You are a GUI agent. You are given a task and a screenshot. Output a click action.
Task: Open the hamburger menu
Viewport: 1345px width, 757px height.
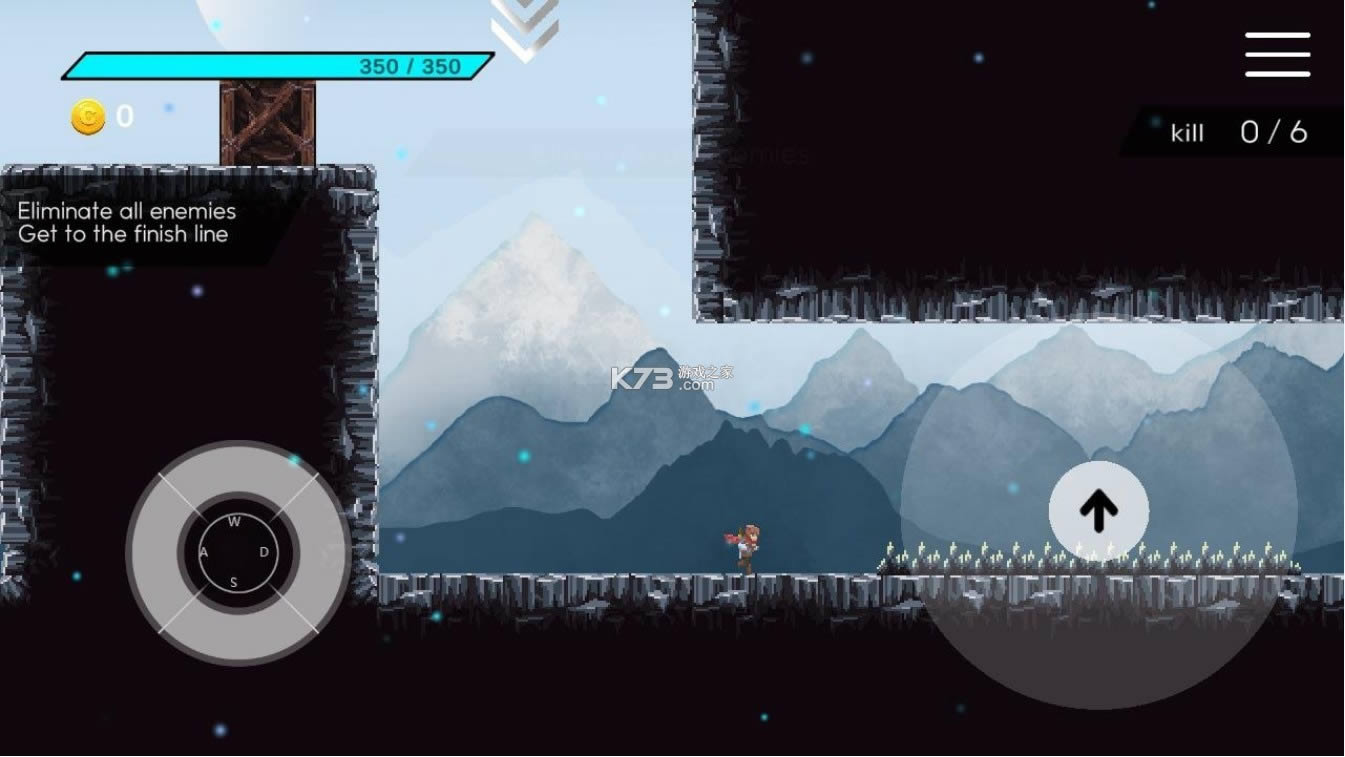(x=1277, y=54)
